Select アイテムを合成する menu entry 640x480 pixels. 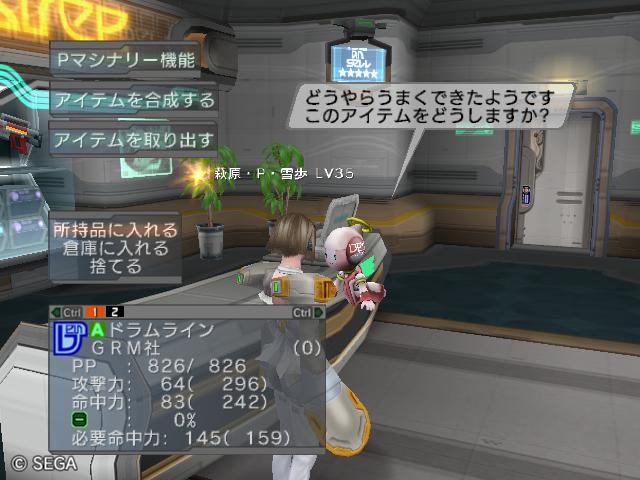(134, 99)
